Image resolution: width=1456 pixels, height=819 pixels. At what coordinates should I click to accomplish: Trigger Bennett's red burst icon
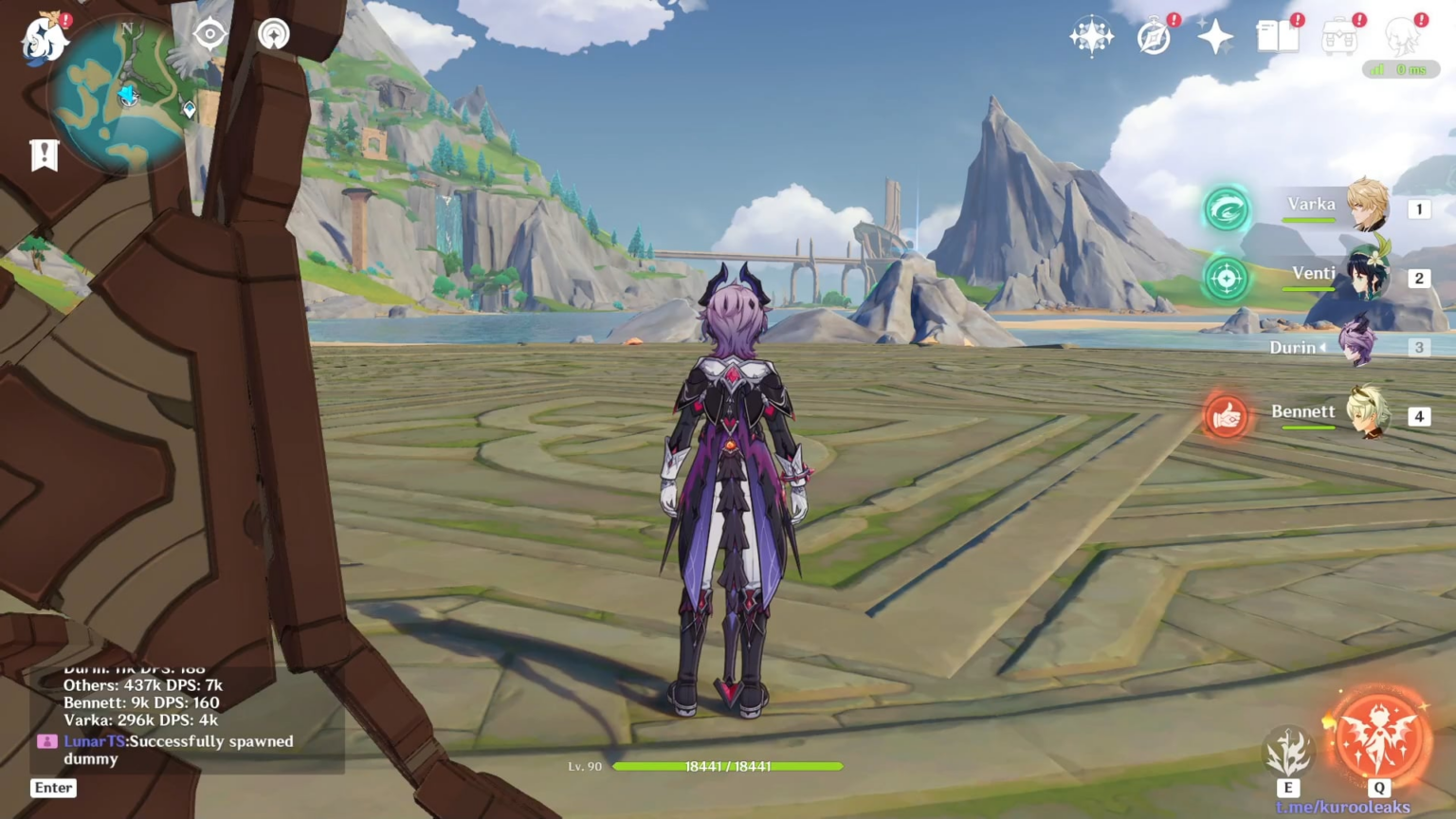[1226, 416]
